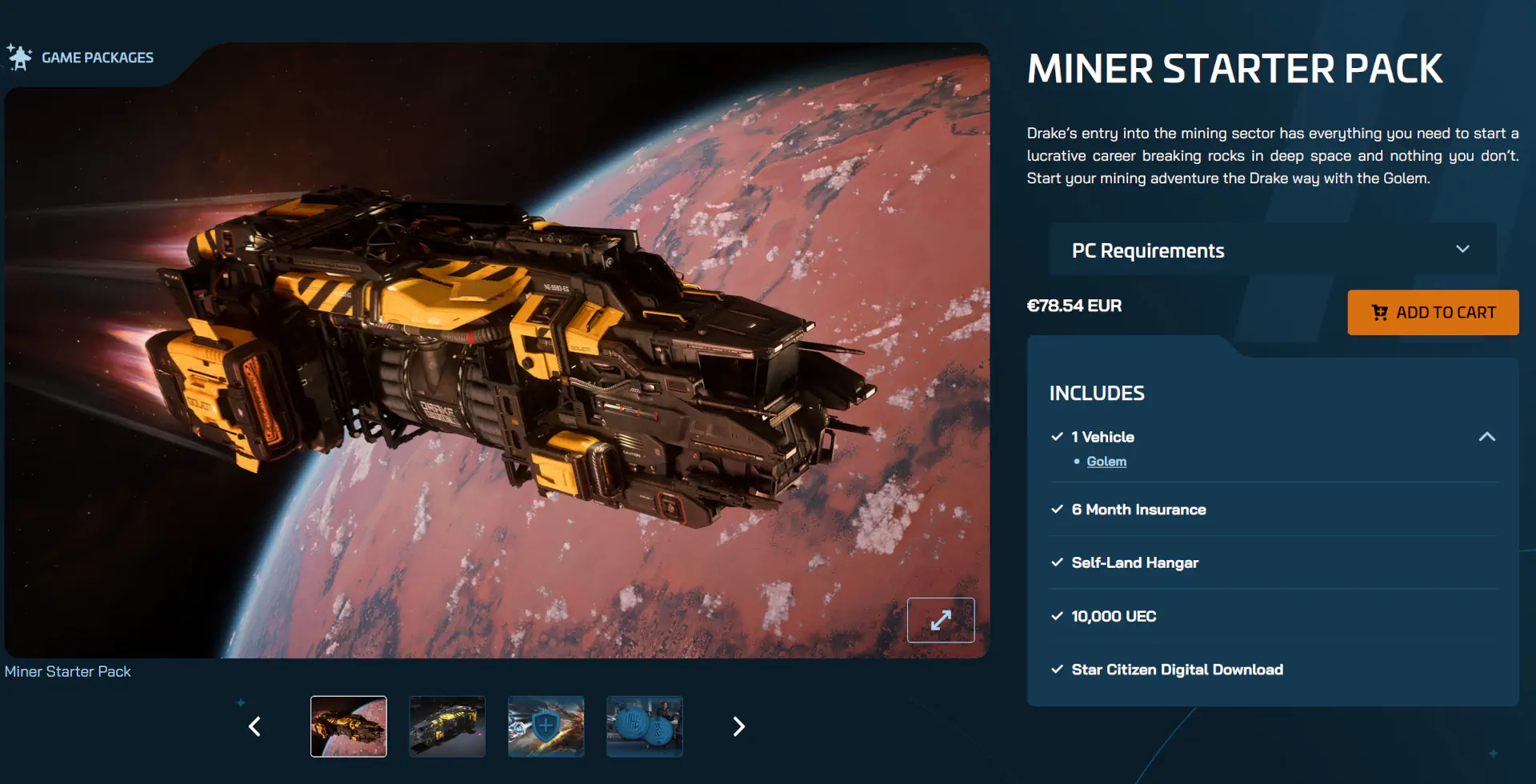View the second Golem ship thumbnail
The width and height of the screenshot is (1536, 784).
coord(447,726)
